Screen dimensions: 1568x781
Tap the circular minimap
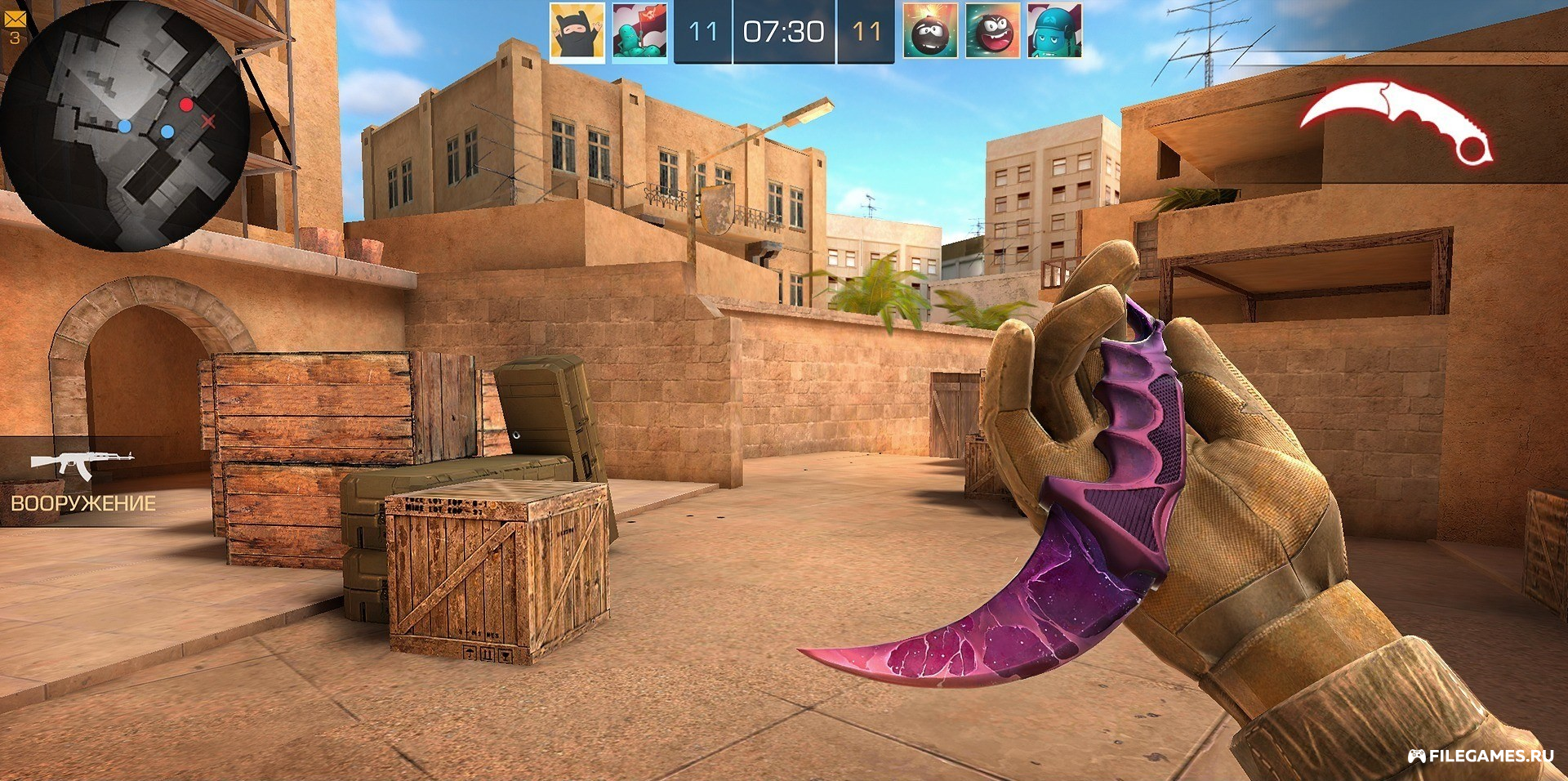pyautogui.click(x=124, y=125)
